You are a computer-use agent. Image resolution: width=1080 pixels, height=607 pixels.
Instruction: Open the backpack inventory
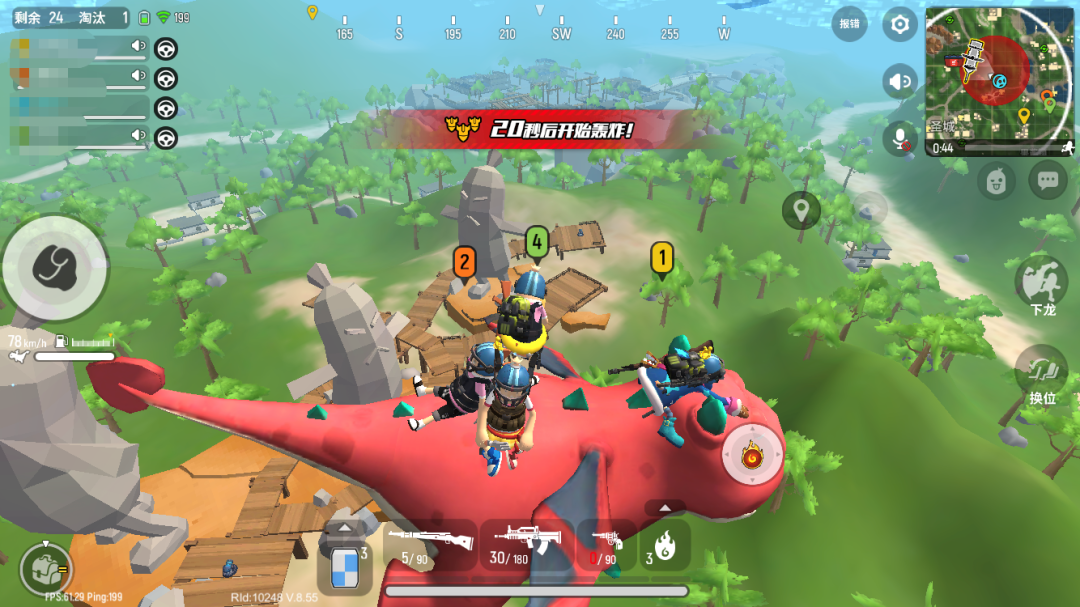pyautogui.click(x=46, y=566)
